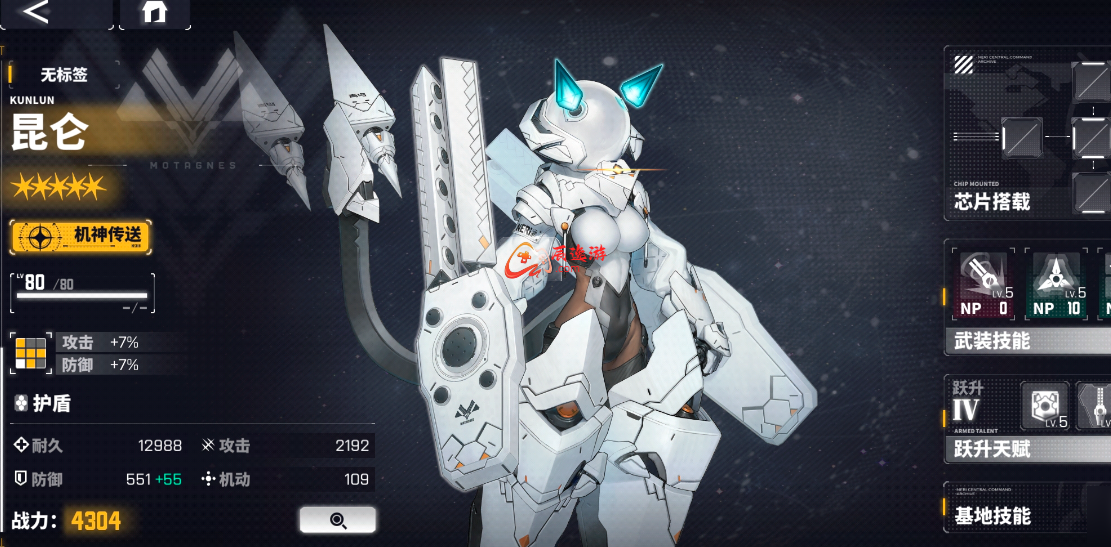Open the 武装技能 skills panel
1111x547 pixels.
[x=992, y=342]
